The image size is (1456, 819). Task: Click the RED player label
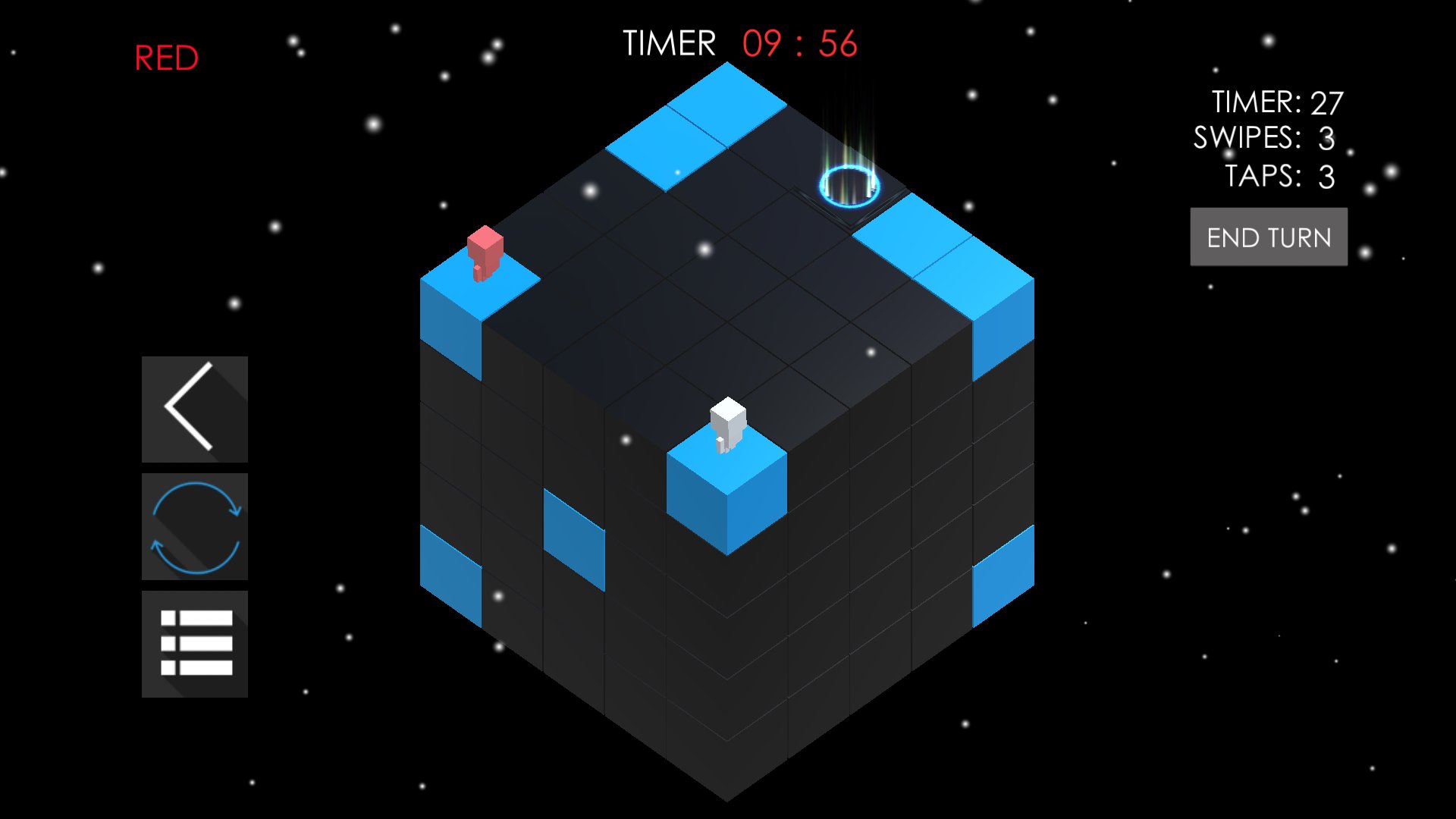[x=165, y=56]
